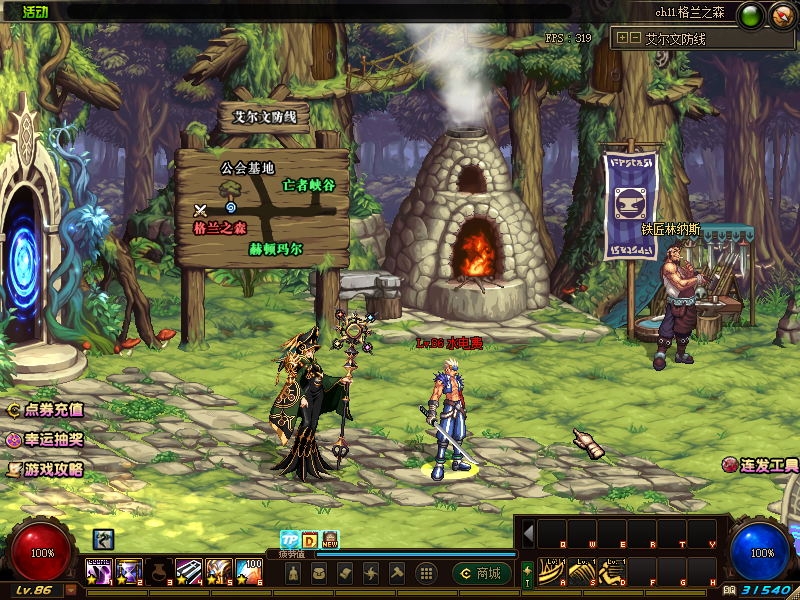The height and width of the screenshot is (600, 800).
Task: Open the 游戏攻略 game guide
Action: [x=45, y=469]
